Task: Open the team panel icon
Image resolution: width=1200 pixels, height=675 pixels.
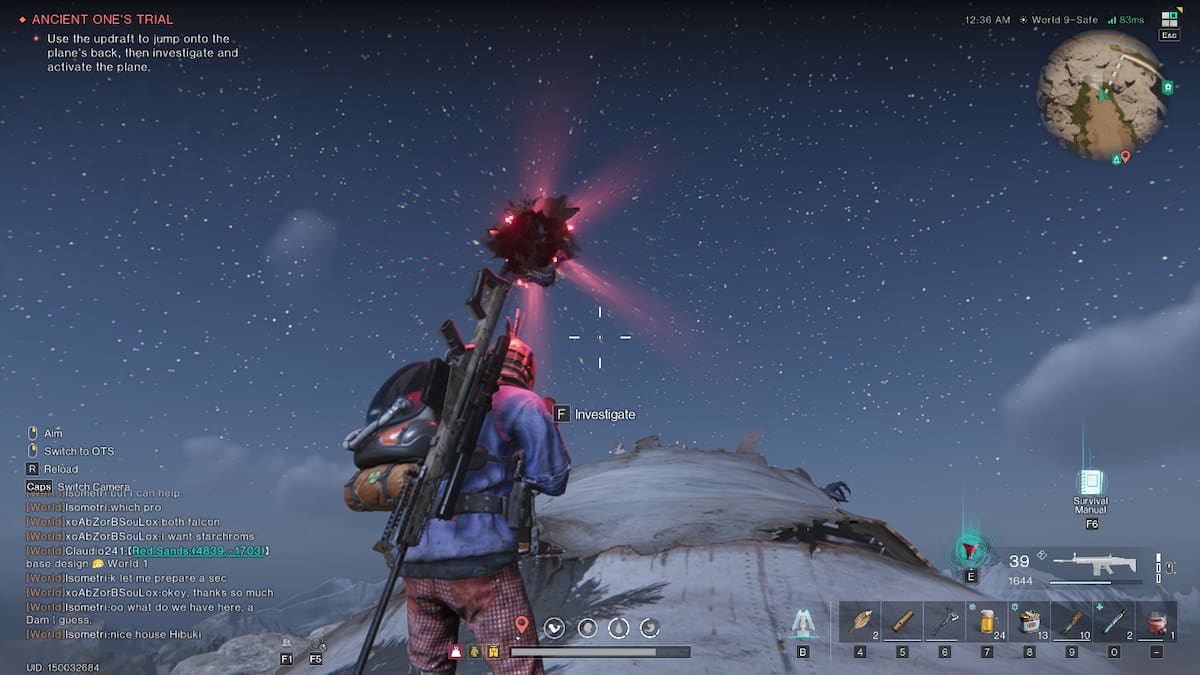Action: tap(287, 643)
